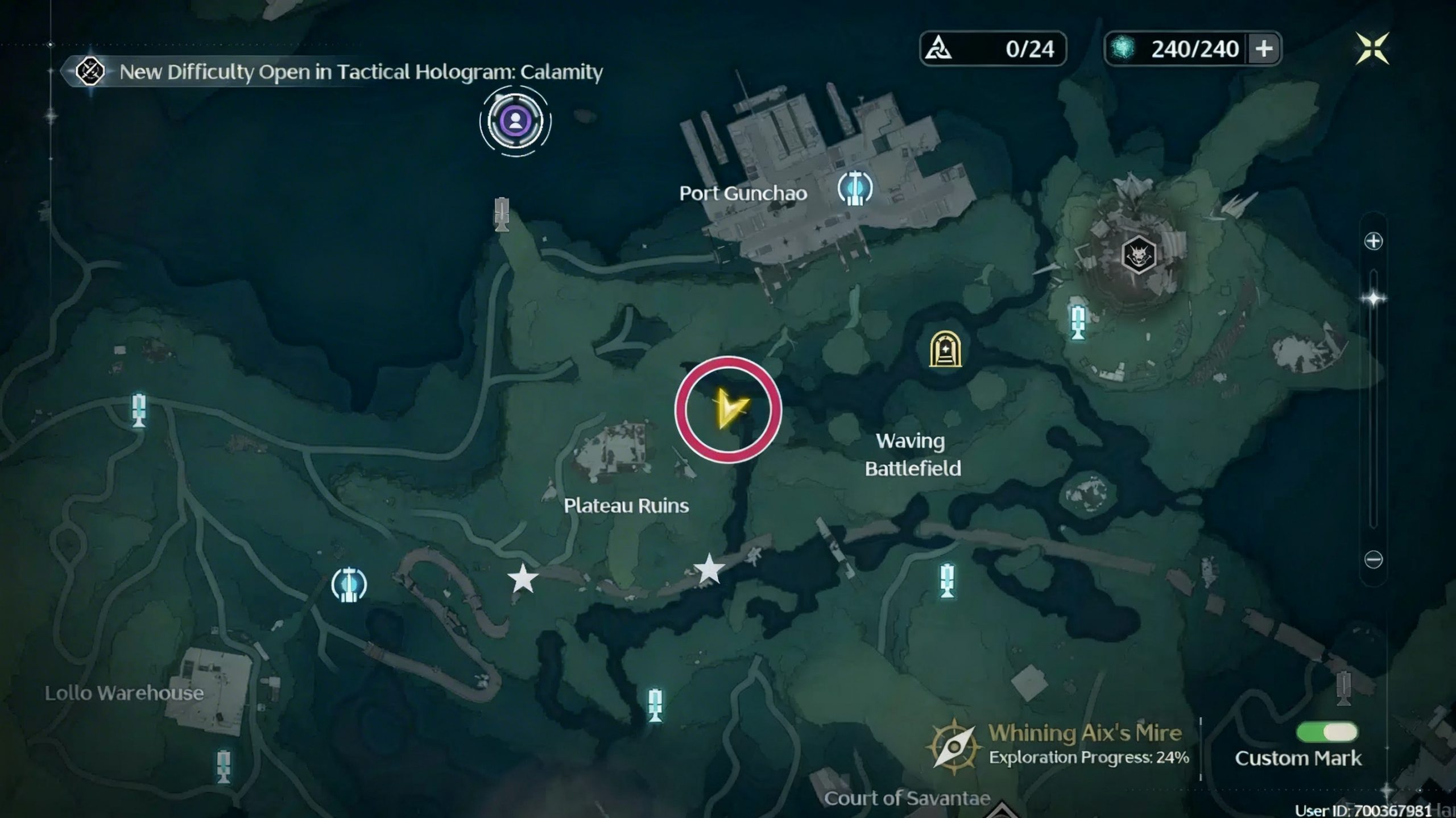Add more Waveplates with the plus button

pos(1263,49)
